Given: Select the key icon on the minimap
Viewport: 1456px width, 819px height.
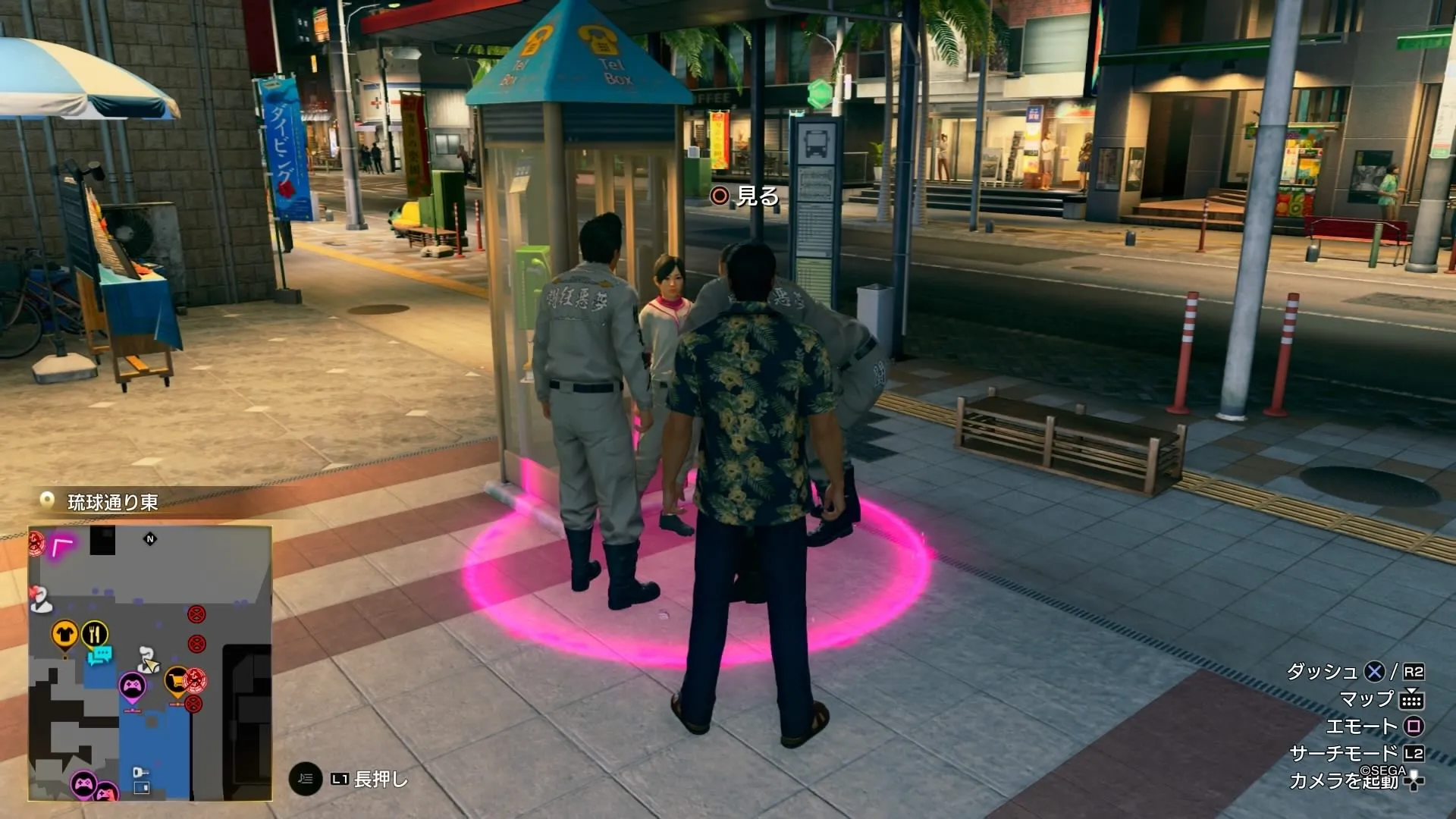Looking at the screenshot, I should [x=140, y=773].
